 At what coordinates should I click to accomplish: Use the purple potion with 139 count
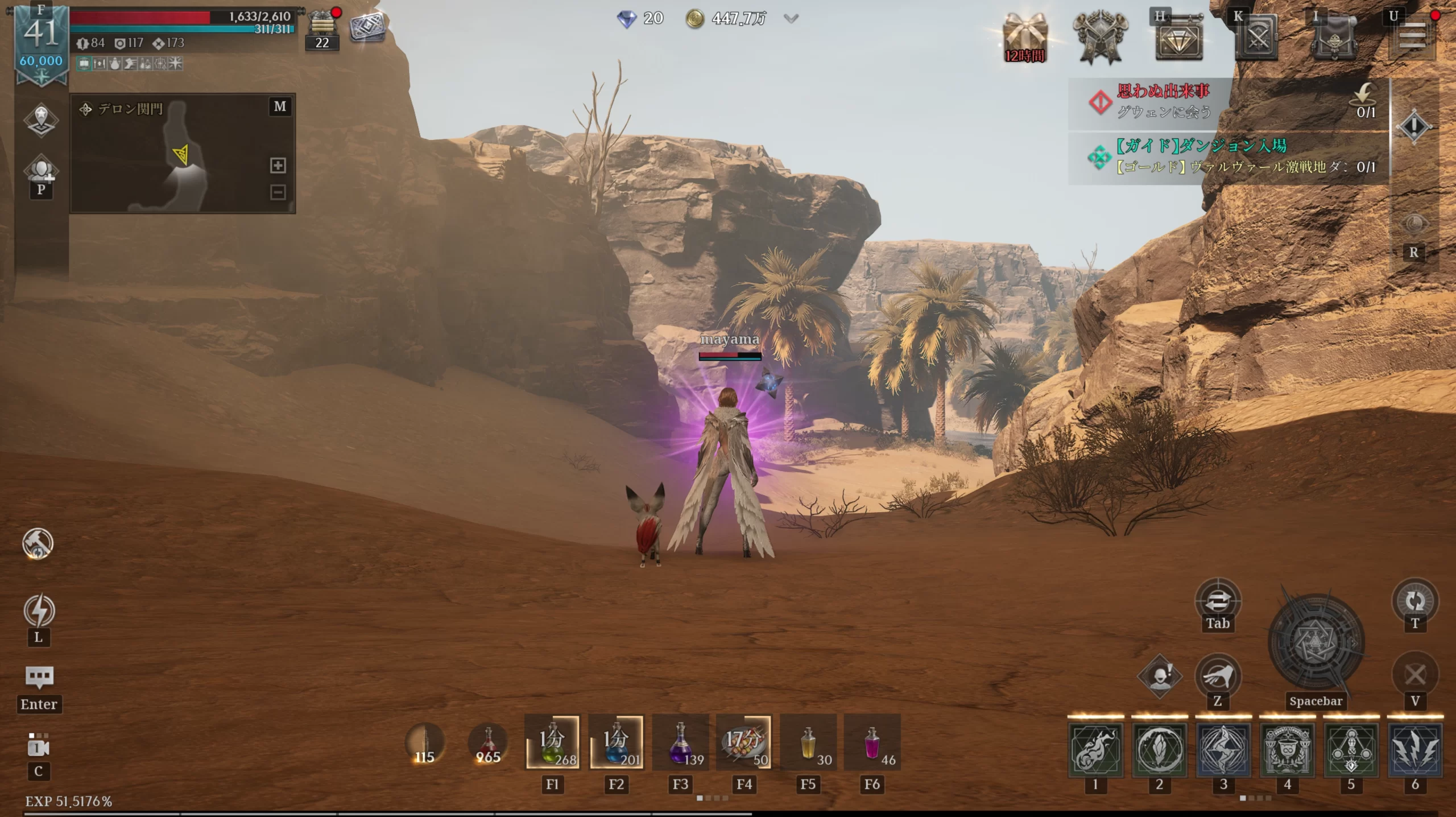click(680, 742)
